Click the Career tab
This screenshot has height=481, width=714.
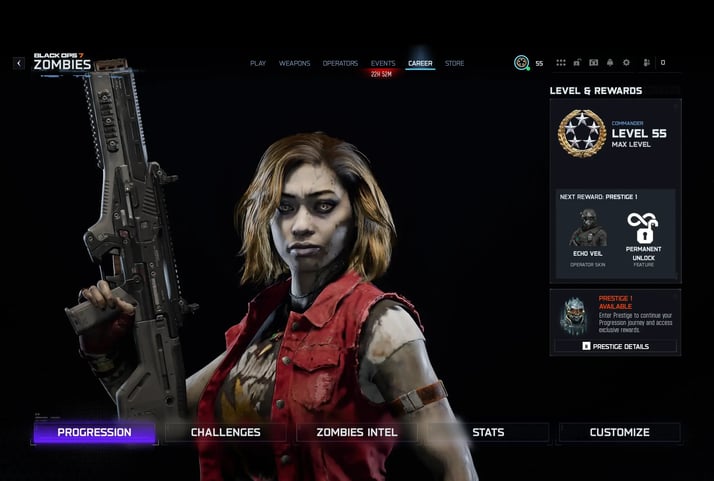tap(420, 63)
